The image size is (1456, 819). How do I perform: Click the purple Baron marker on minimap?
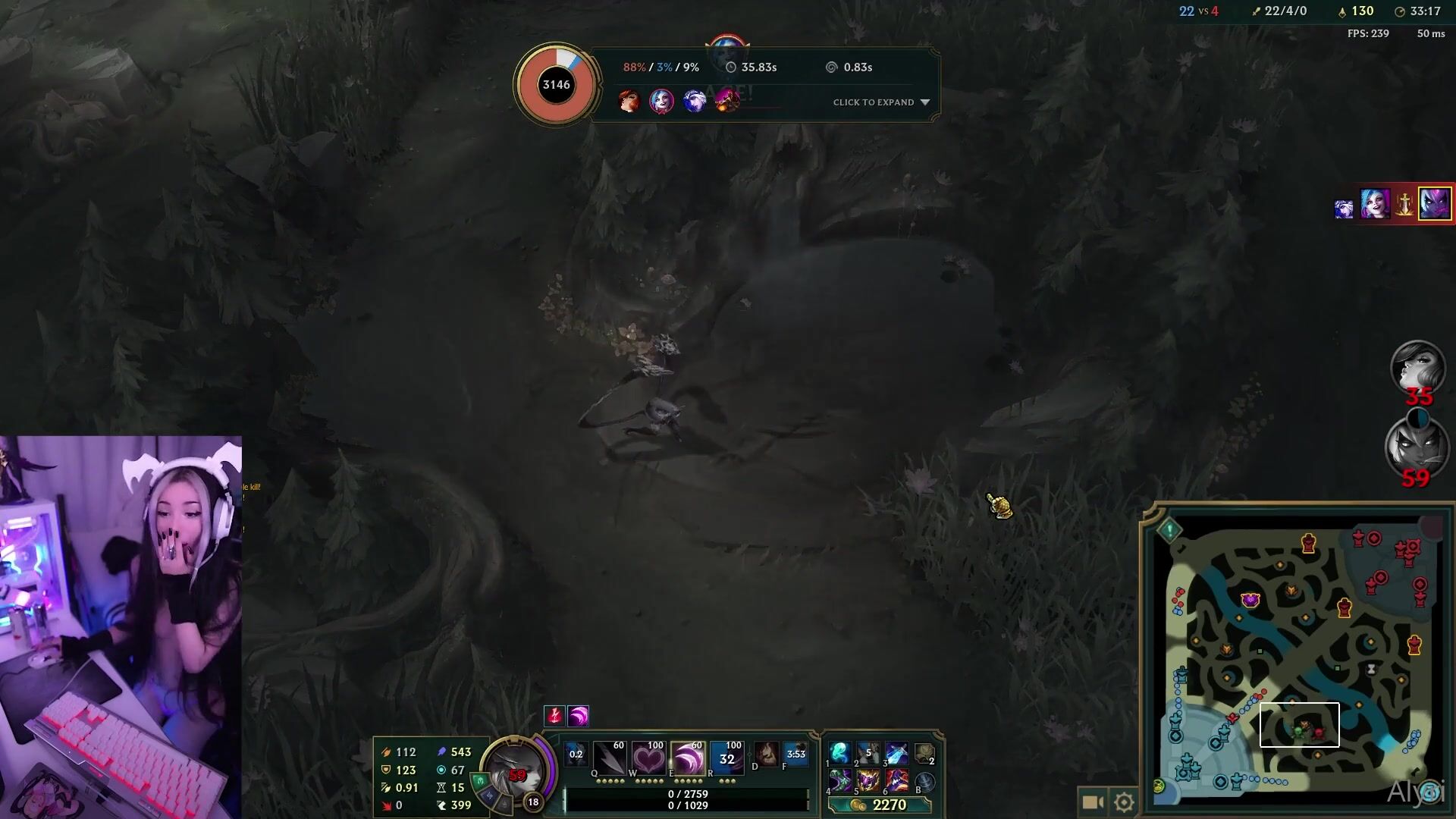(x=1250, y=601)
